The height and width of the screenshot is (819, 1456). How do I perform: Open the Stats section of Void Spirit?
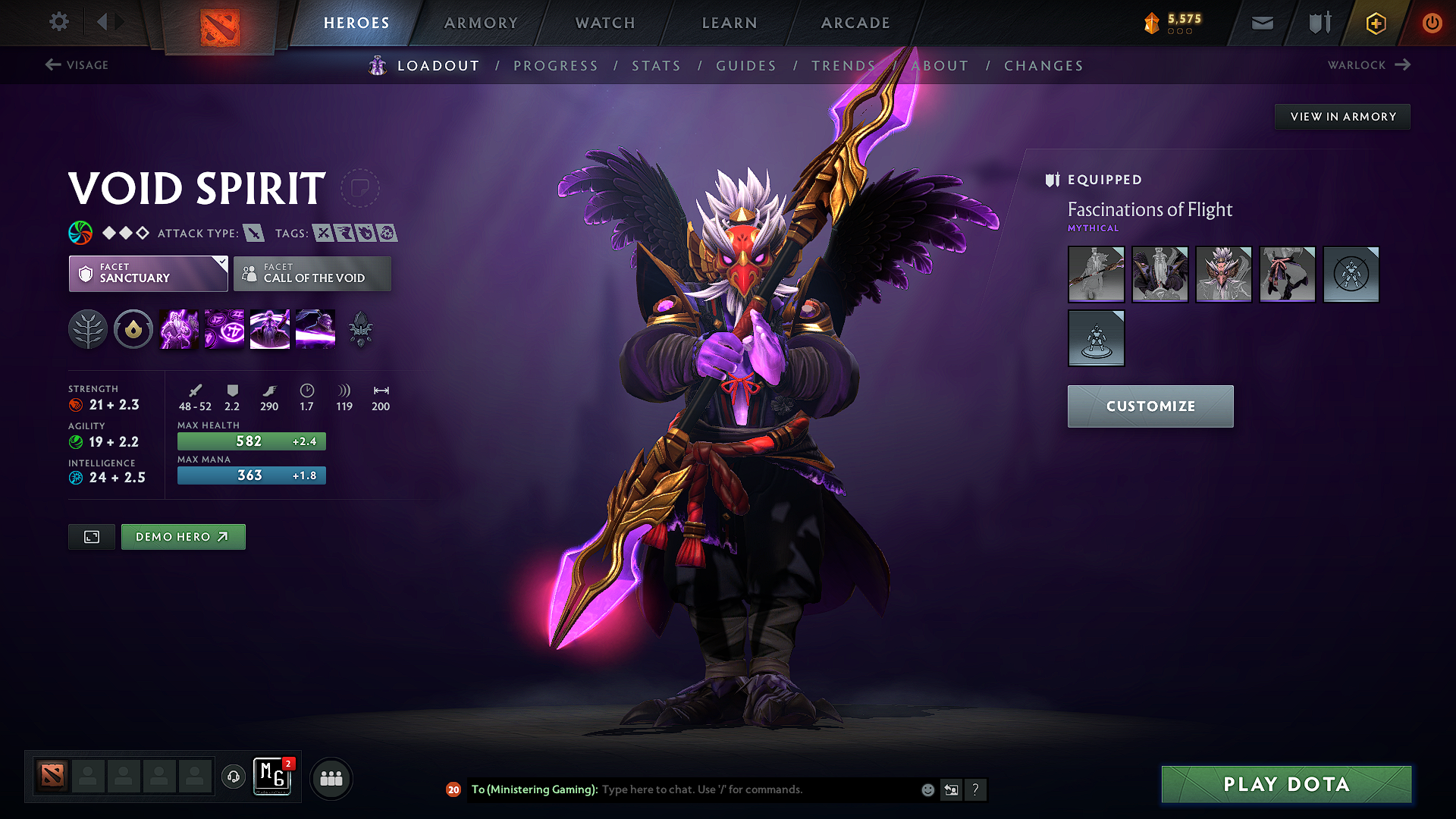coord(657,66)
